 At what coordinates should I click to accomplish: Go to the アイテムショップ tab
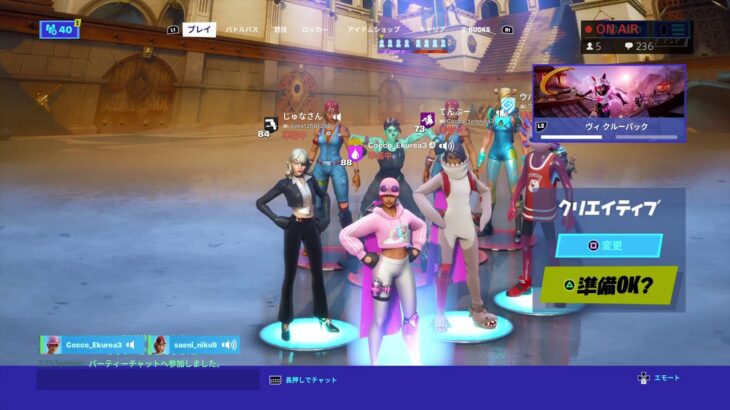point(373,30)
